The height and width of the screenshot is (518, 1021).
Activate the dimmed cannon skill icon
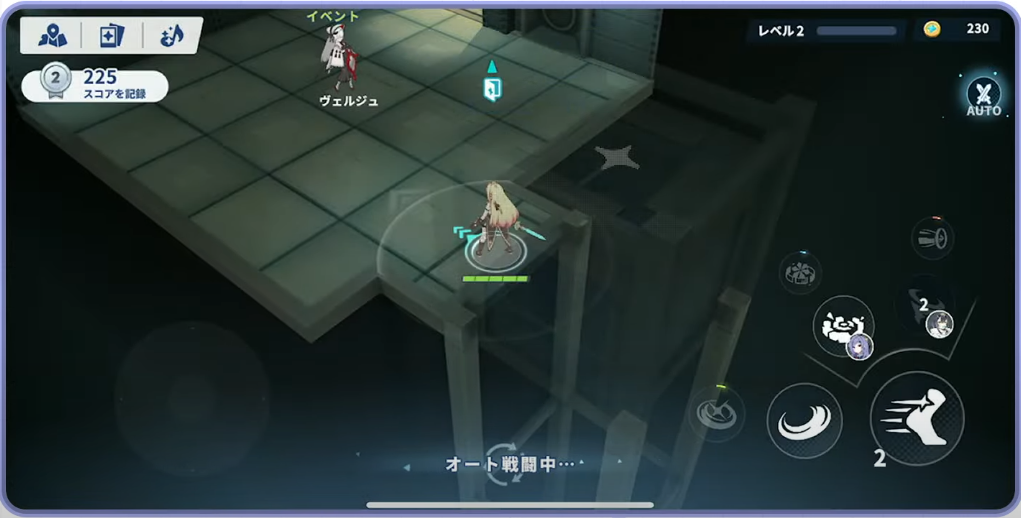tap(932, 238)
